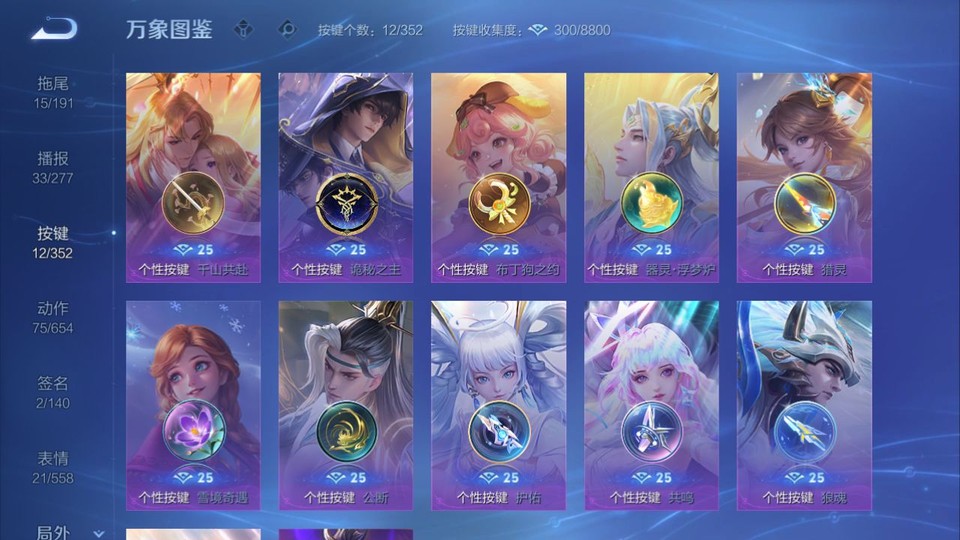Select the 猎灵 key skin card
The width and height of the screenshot is (960, 540).
(x=804, y=177)
